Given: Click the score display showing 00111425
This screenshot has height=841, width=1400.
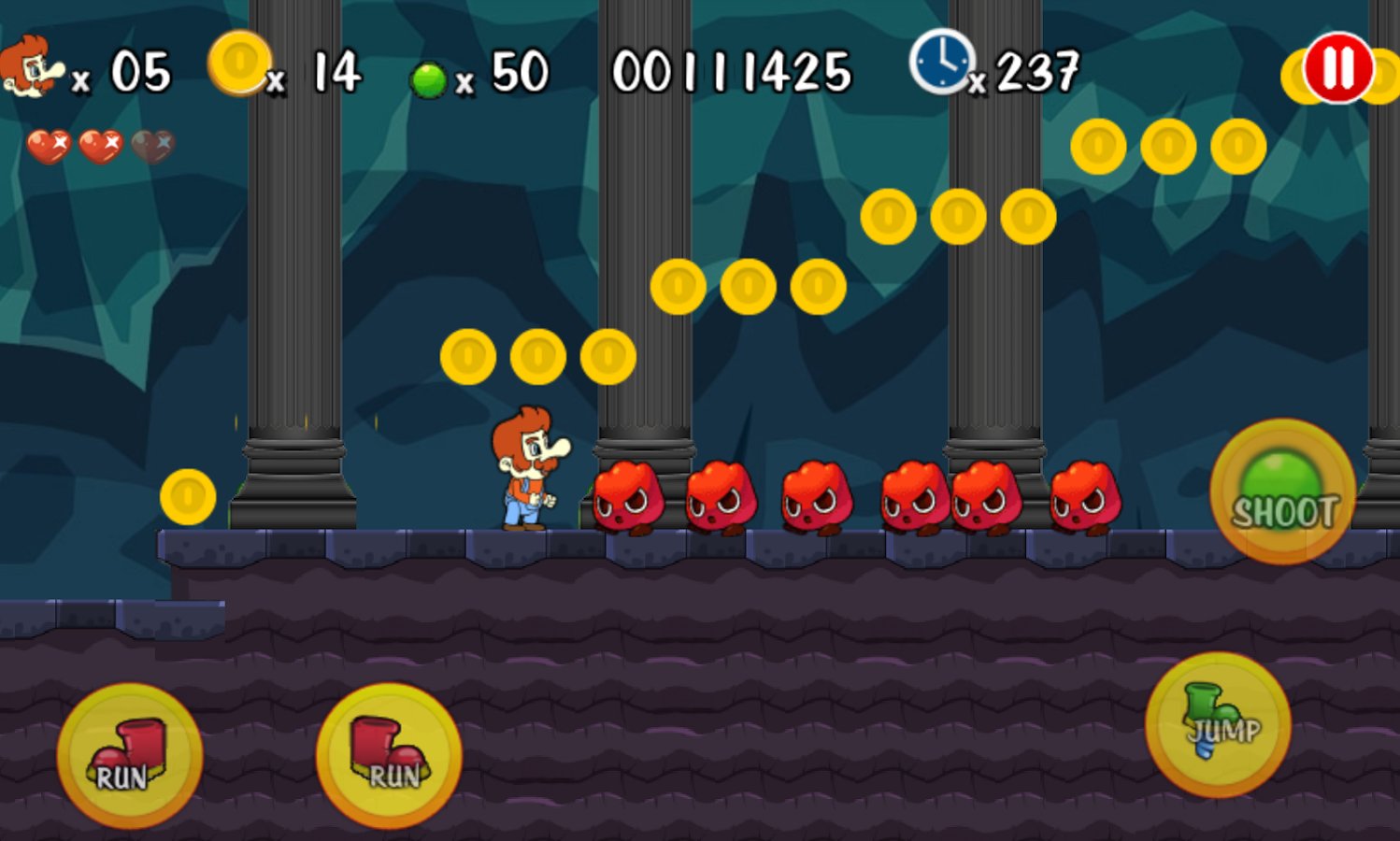Looking at the screenshot, I should tap(734, 67).
